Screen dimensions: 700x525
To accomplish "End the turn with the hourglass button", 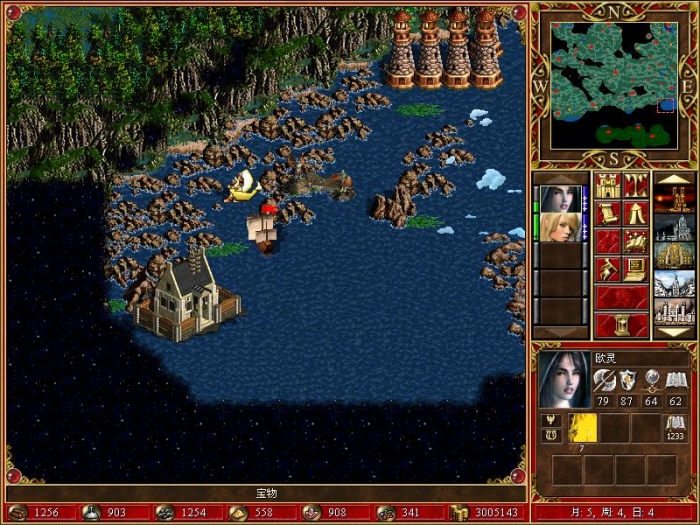I will pyautogui.click(x=621, y=325).
